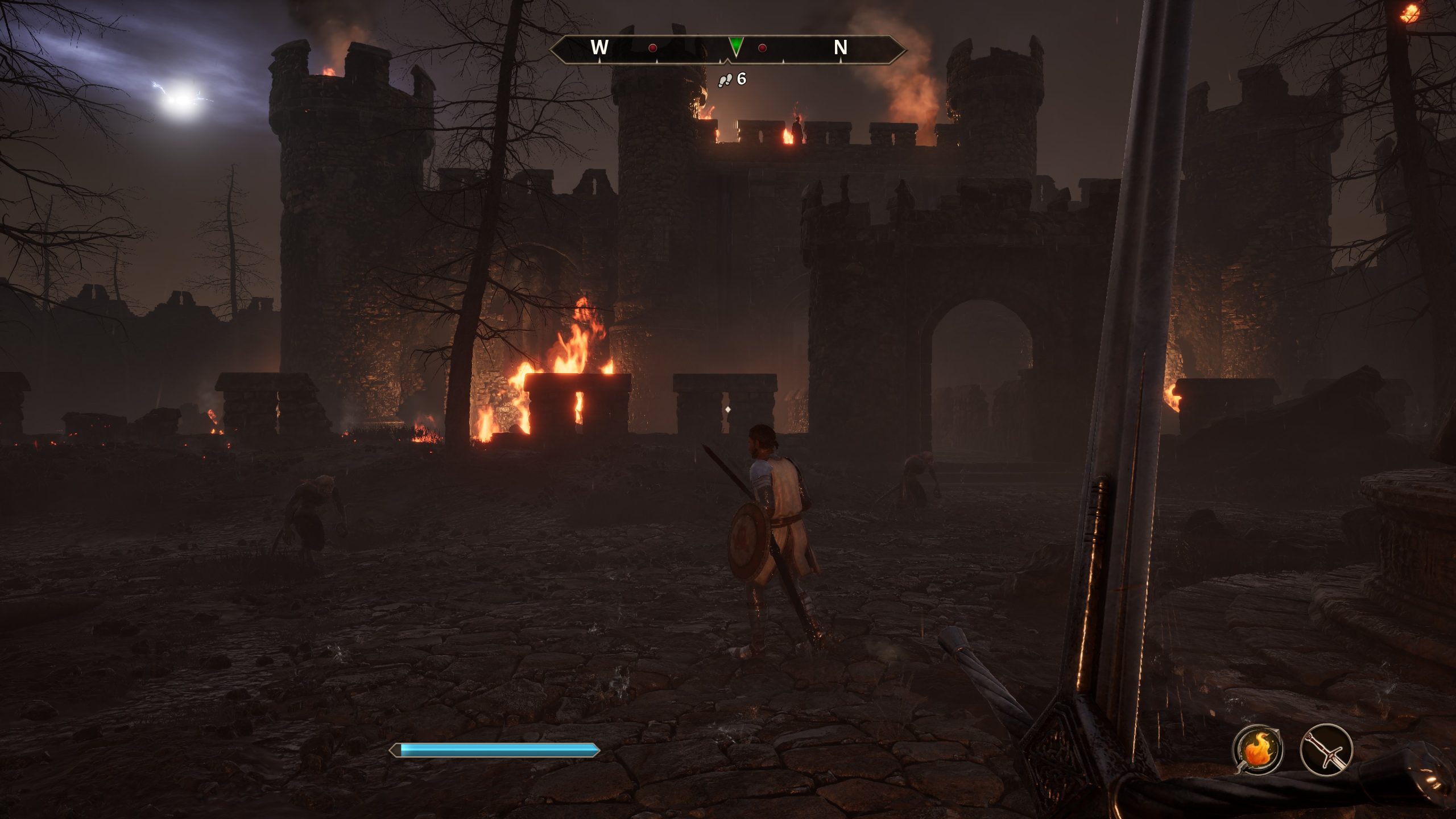Click the green objective marker on compass
Image resolution: width=1456 pixels, height=819 pixels.
coord(736,46)
